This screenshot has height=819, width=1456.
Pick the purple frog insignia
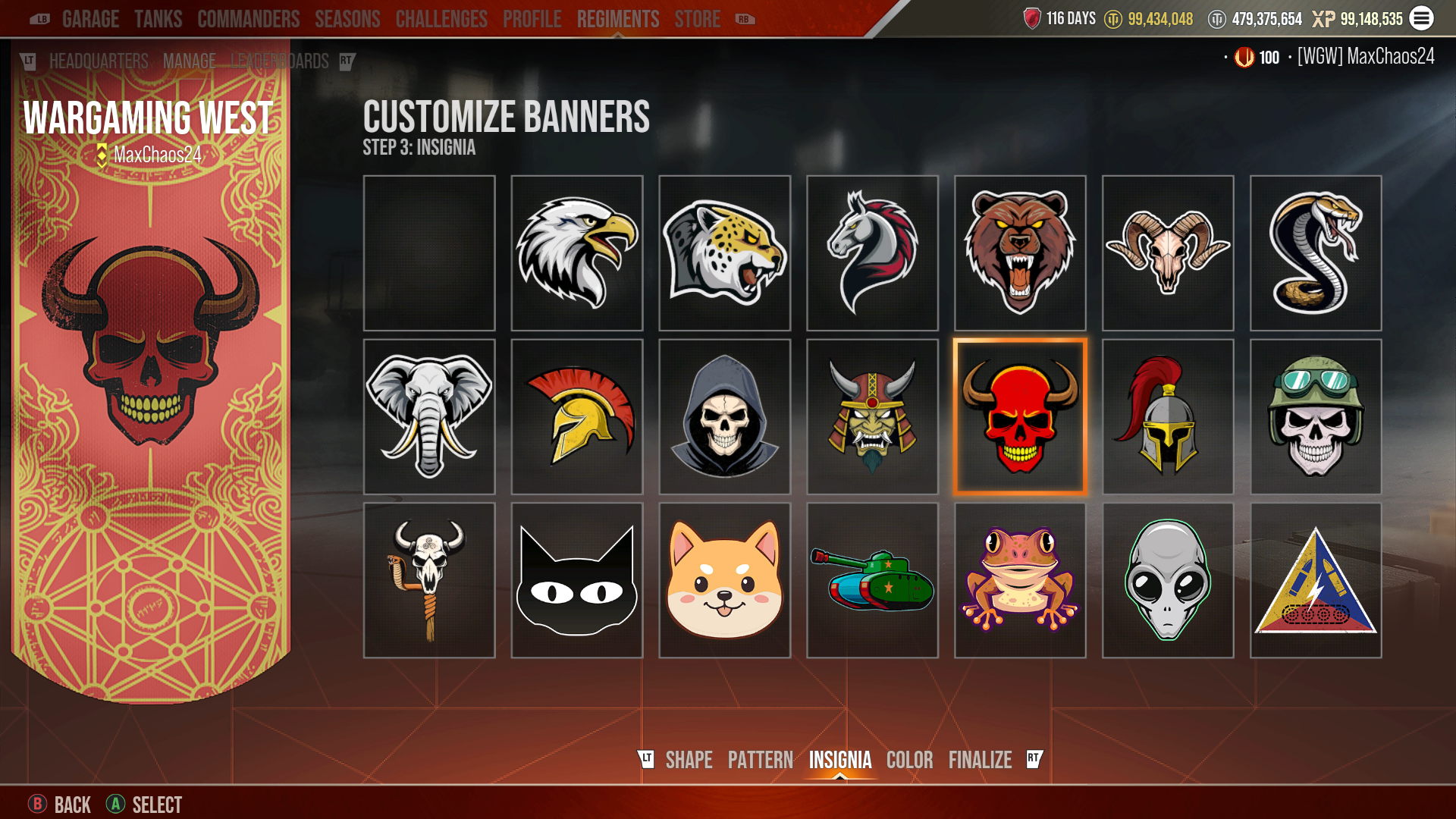pyautogui.click(x=1020, y=580)
